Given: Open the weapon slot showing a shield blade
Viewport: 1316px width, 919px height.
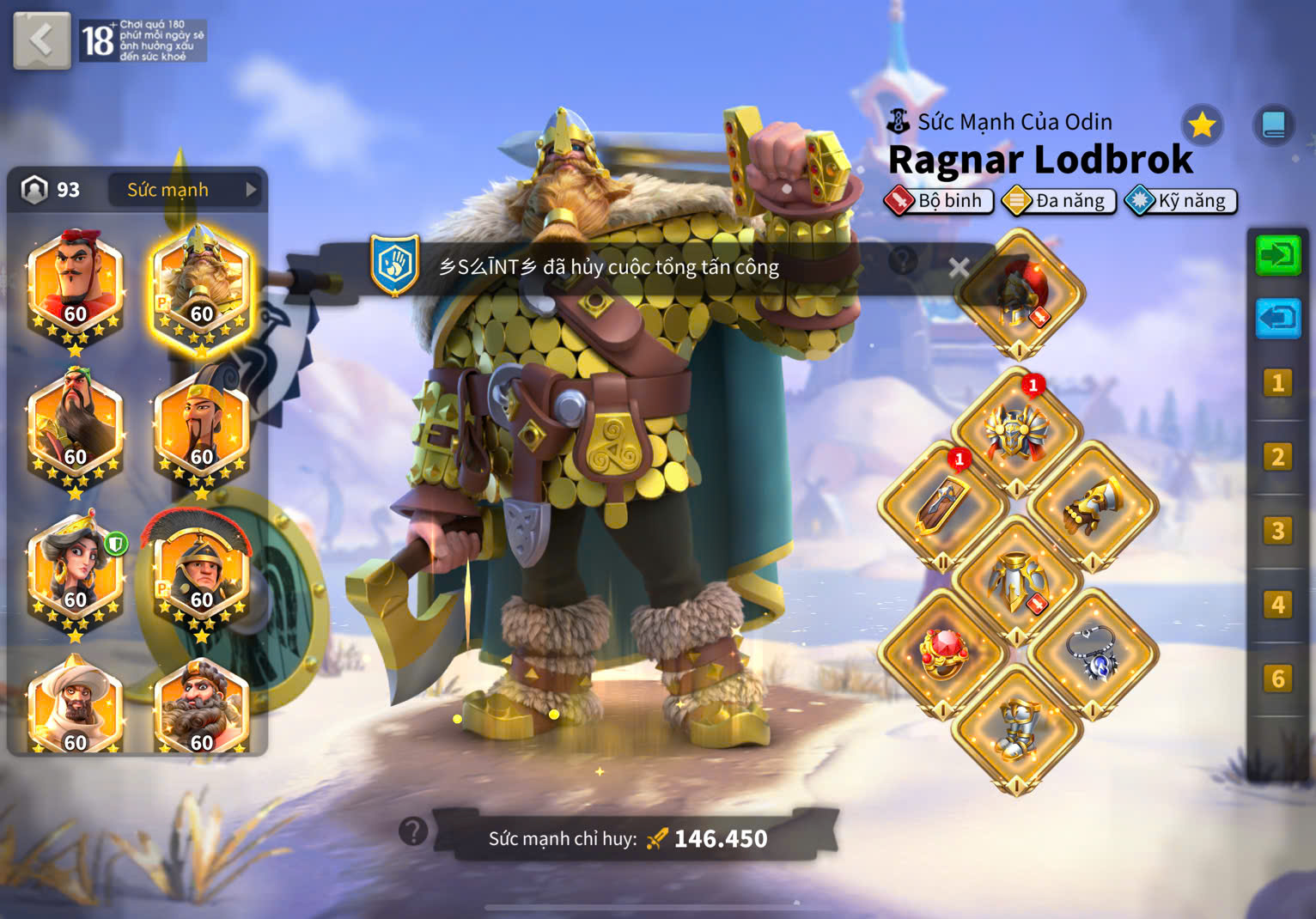Looking at the screenshot, I should 943,507.
